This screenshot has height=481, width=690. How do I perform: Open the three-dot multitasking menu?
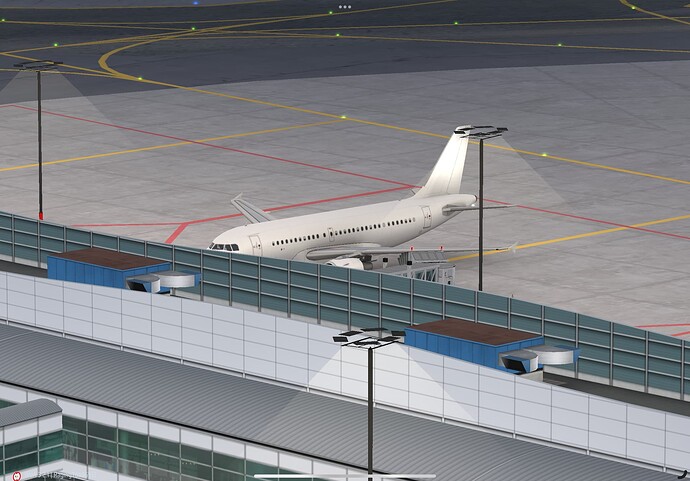[344, 6]
